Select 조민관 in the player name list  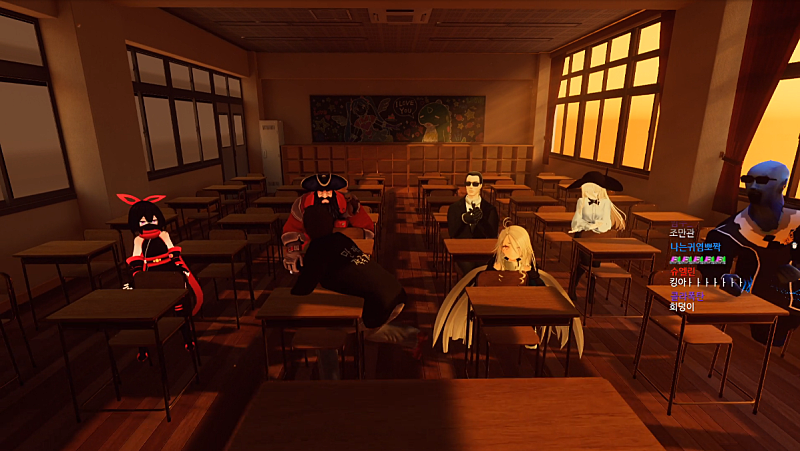682,234
